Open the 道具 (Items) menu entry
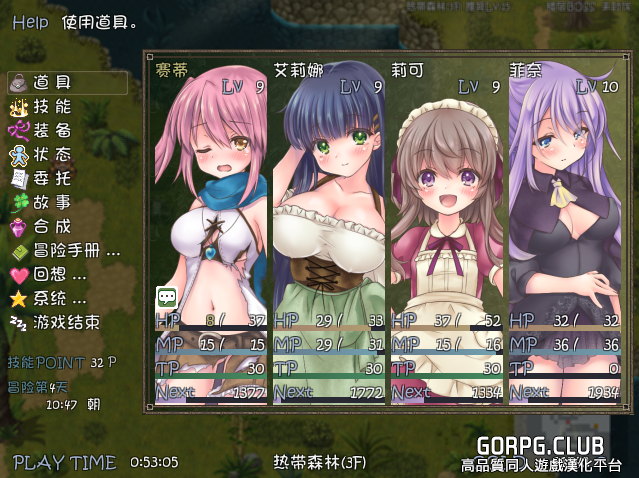639x478 pixels. click(53, 82)
